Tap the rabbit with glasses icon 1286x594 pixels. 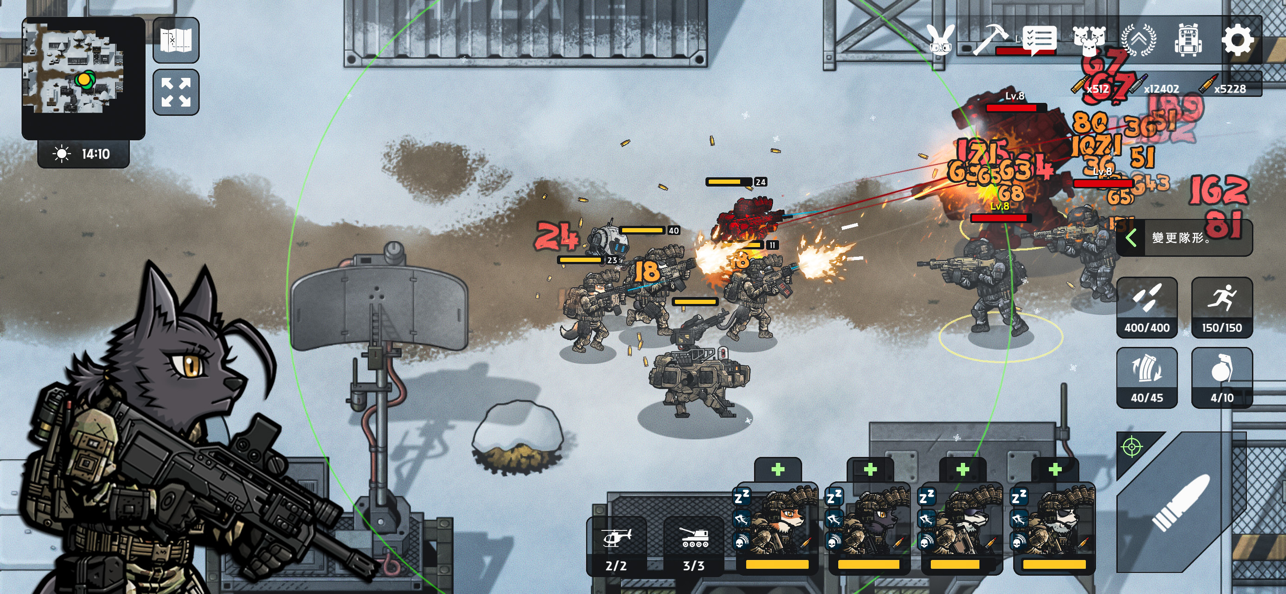coord(940,41)
